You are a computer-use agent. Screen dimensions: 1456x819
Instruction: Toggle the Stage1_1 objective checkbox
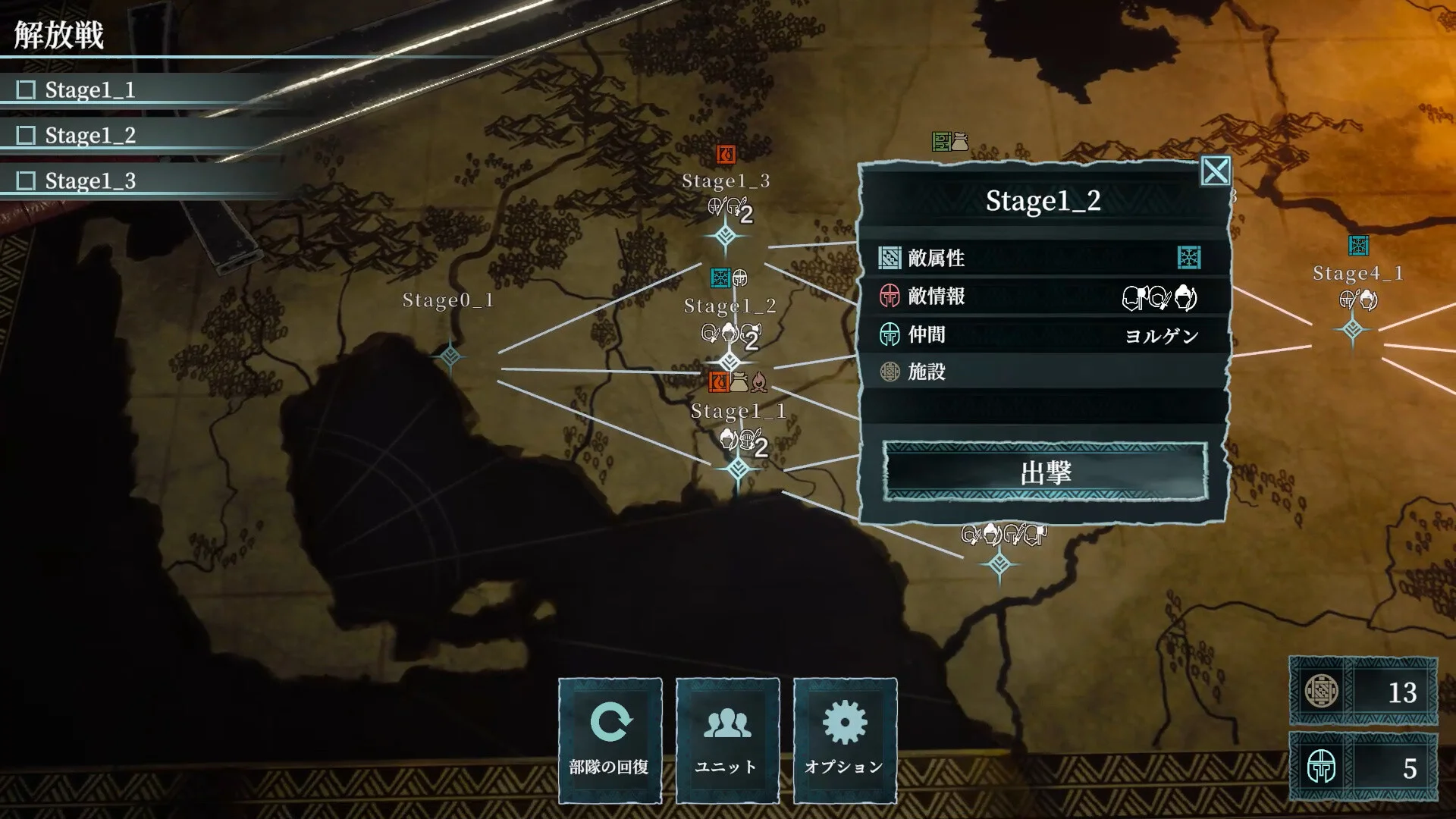(x=27, y=90)
